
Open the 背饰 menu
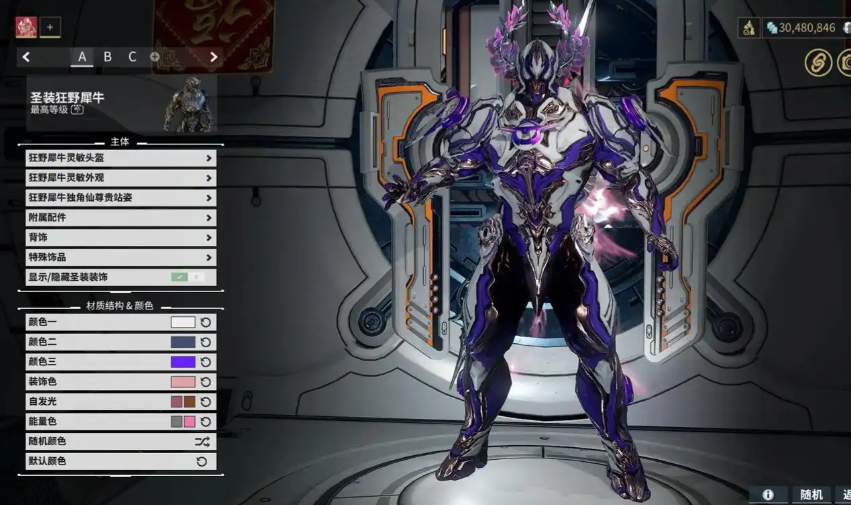click(x=120, y=238)
